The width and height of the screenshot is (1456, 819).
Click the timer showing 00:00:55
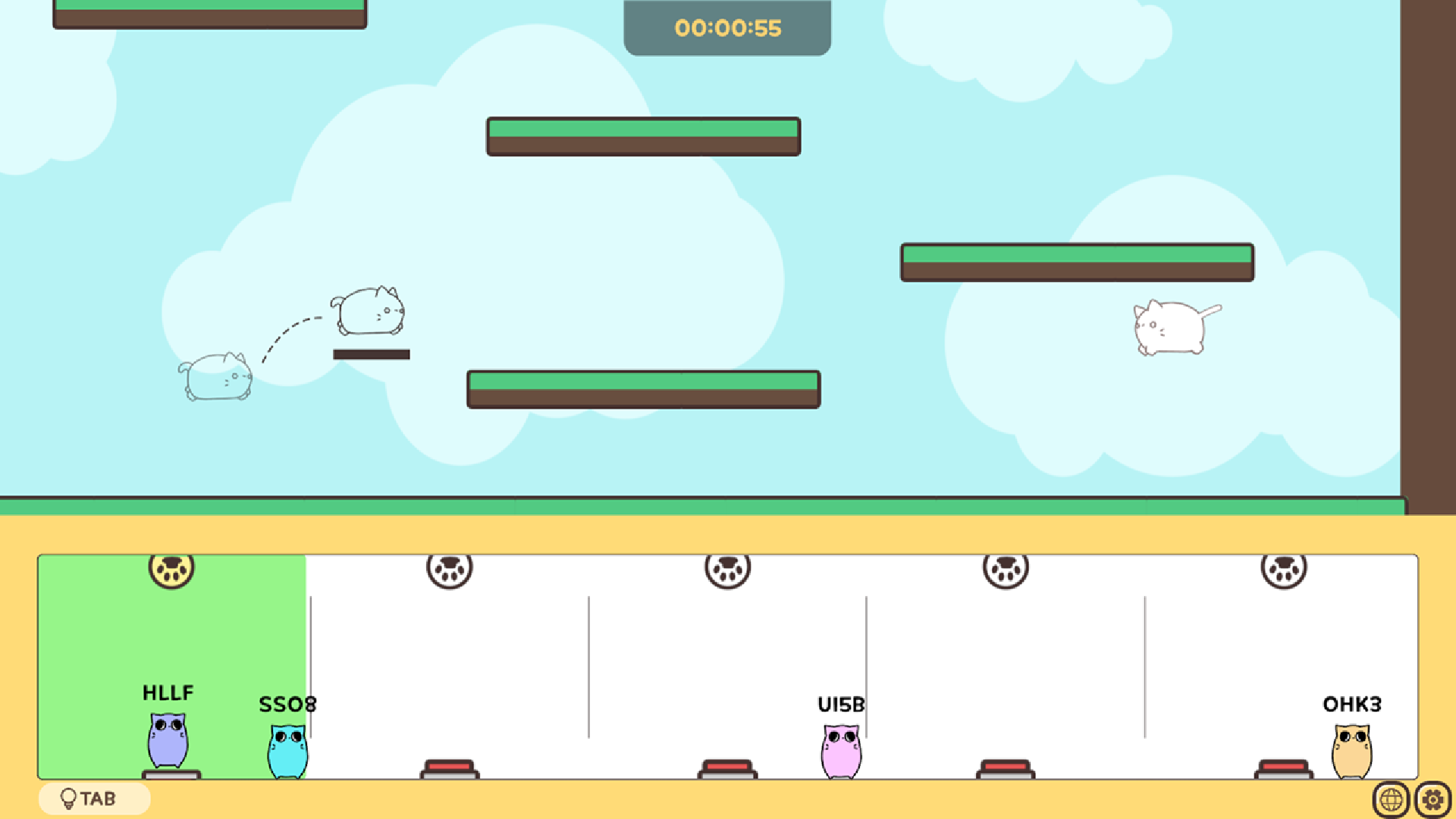(726, 28)
